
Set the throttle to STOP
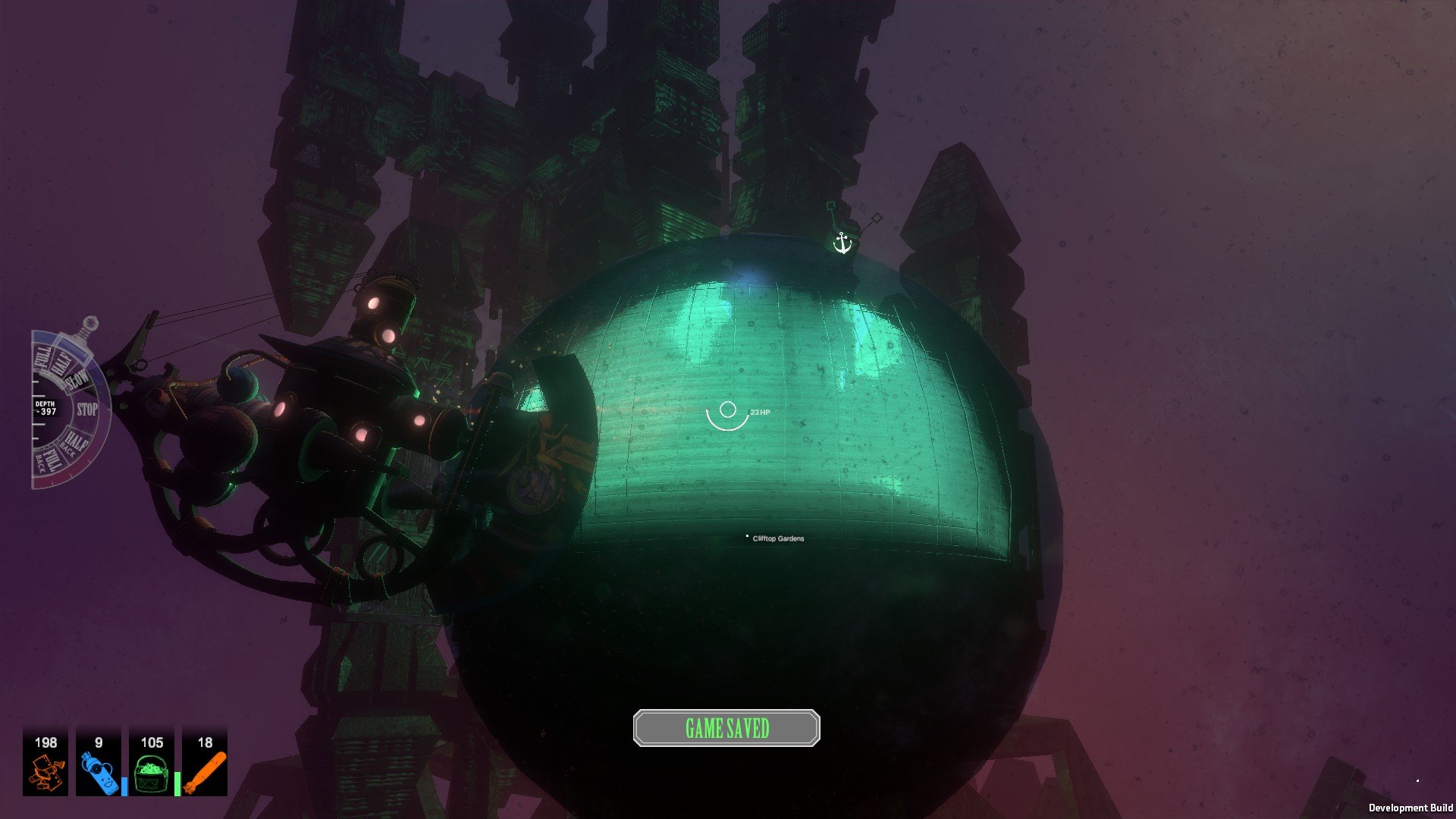click(88, 407)
